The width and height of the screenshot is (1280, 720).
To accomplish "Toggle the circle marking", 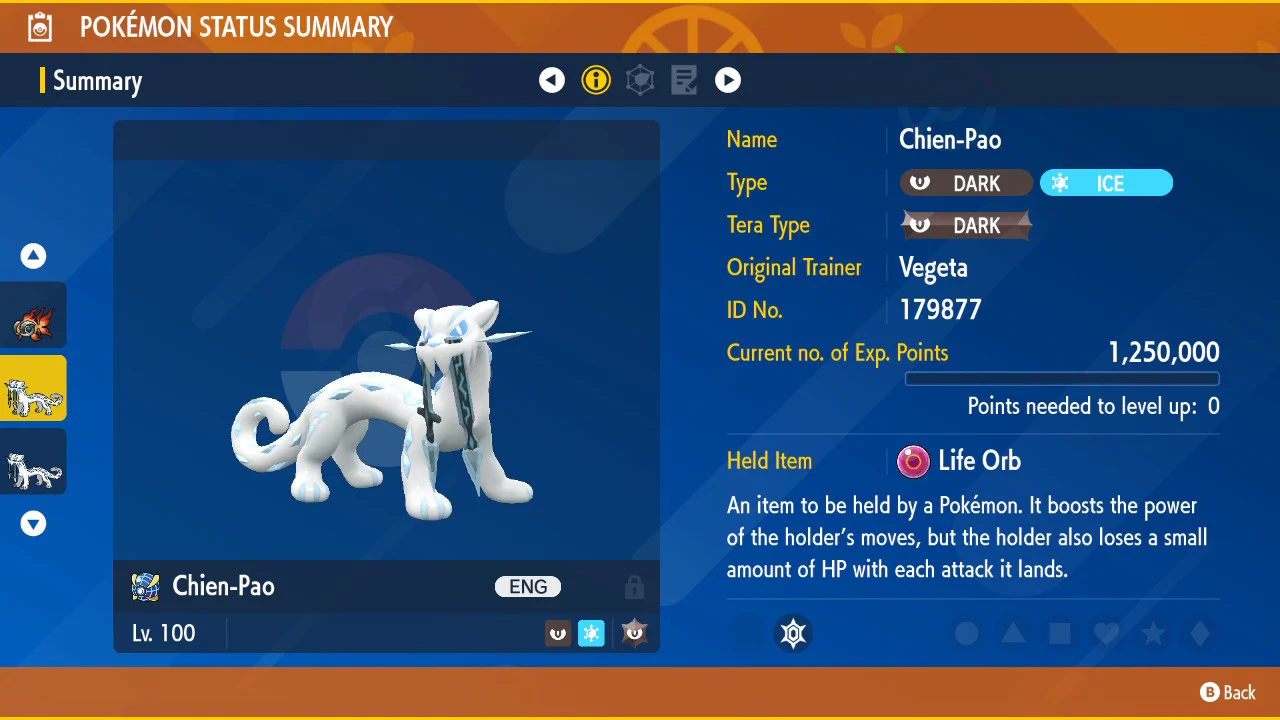I will [x=966, y=633].
